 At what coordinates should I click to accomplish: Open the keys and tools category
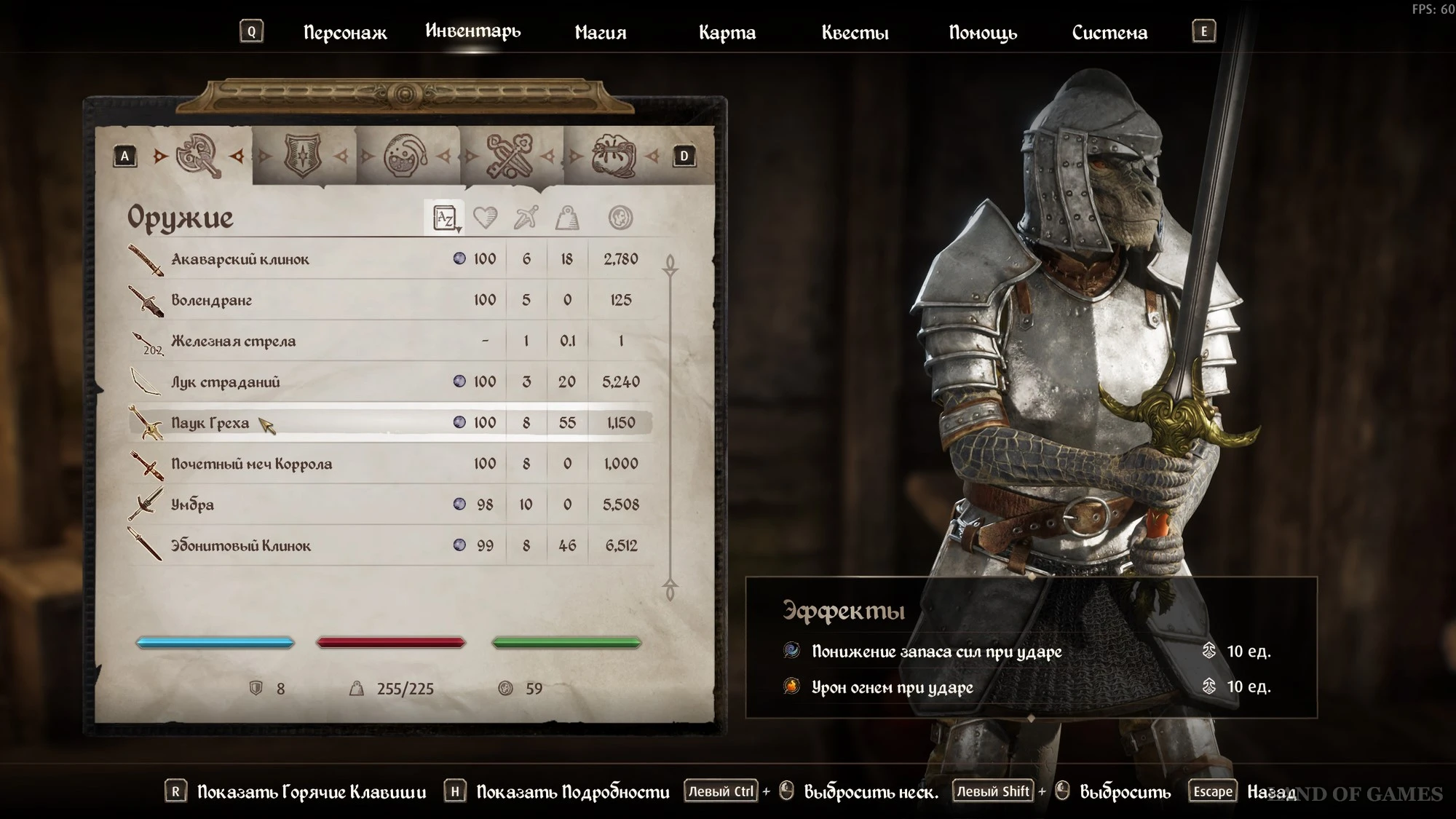(x=510, y=156)
